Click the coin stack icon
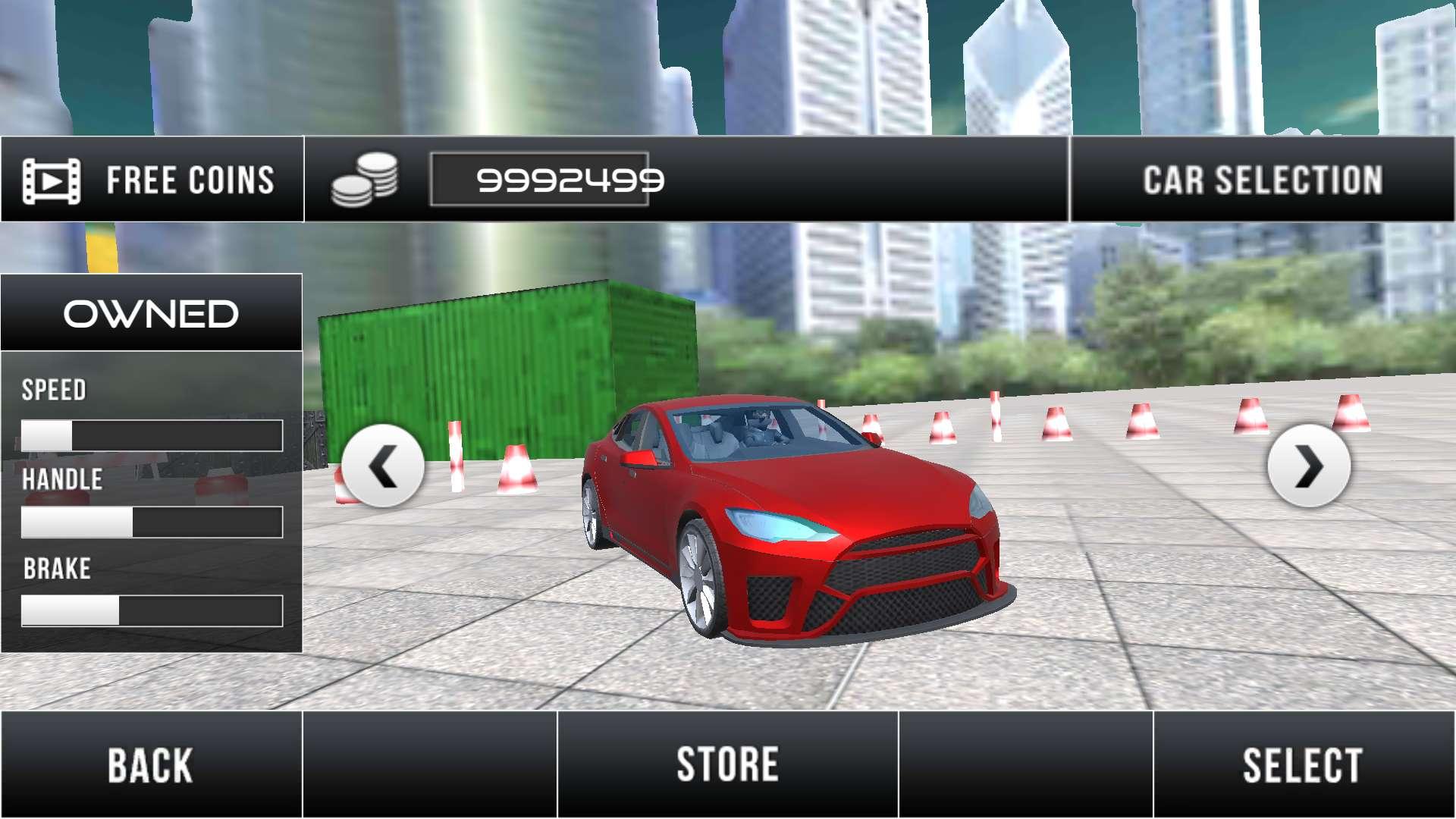The width and height of the screenshot is (1456, 819). (365, 180)
